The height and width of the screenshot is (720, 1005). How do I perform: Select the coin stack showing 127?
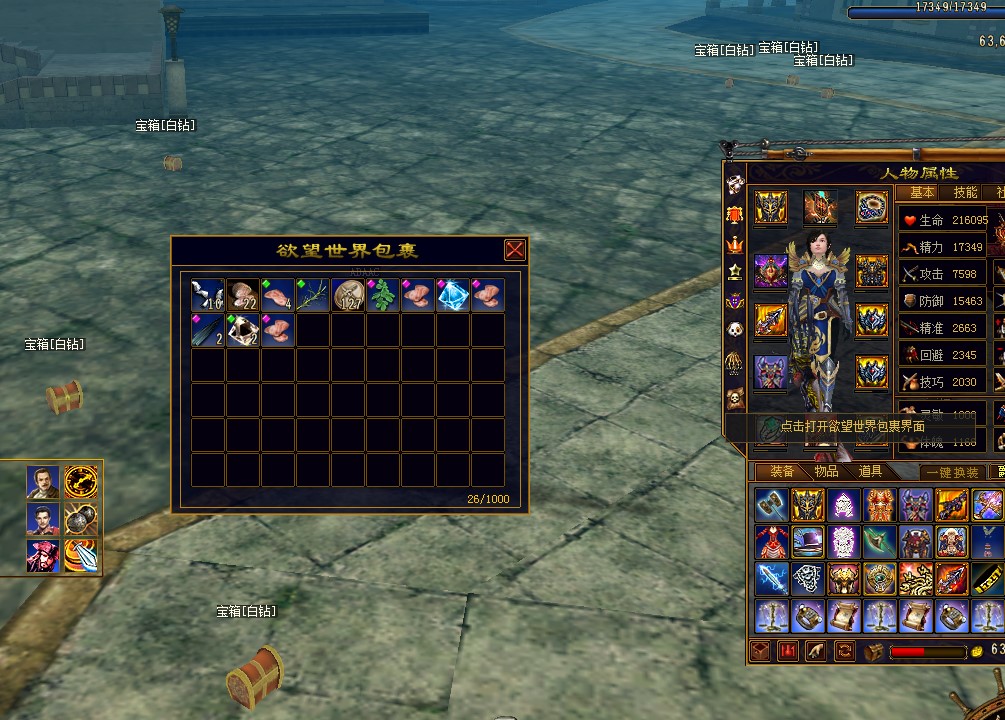(348, 296)
